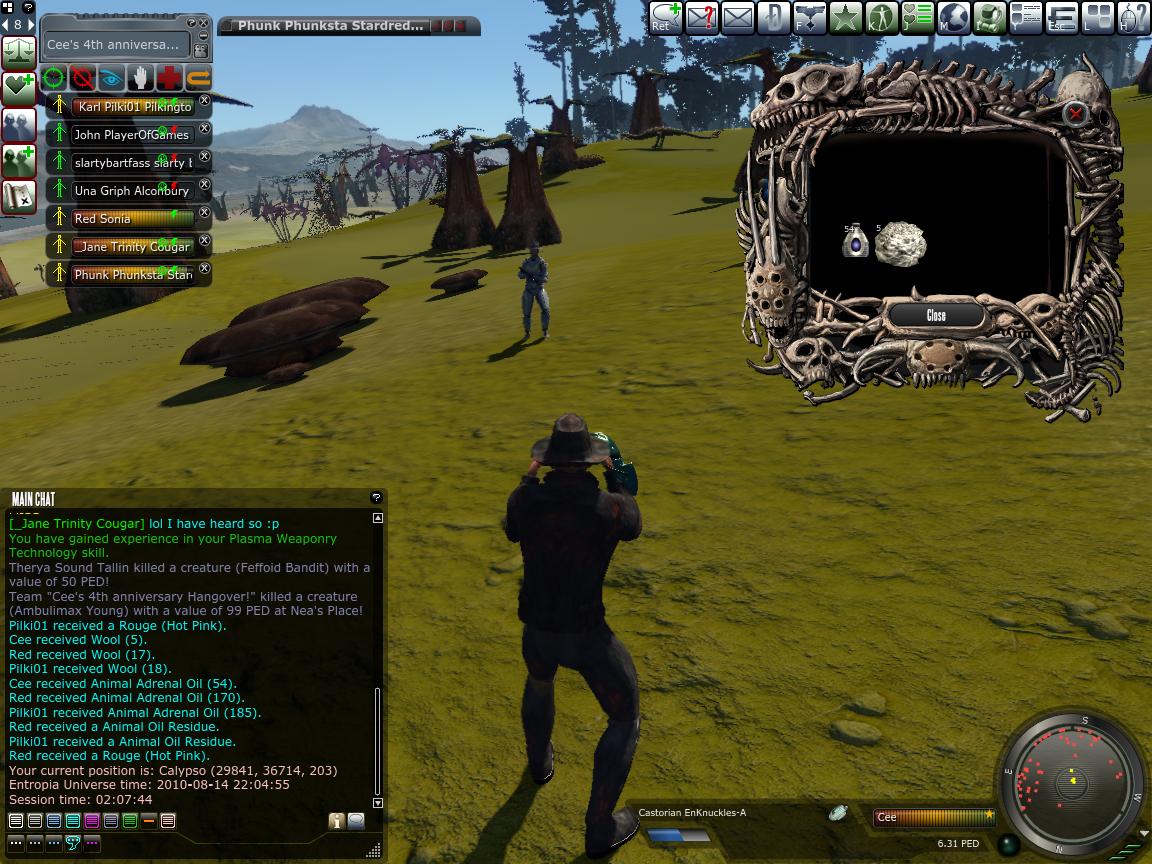1152x864 pixels.
Task: Select the Wool item in loot window
Action: point(900,244)
